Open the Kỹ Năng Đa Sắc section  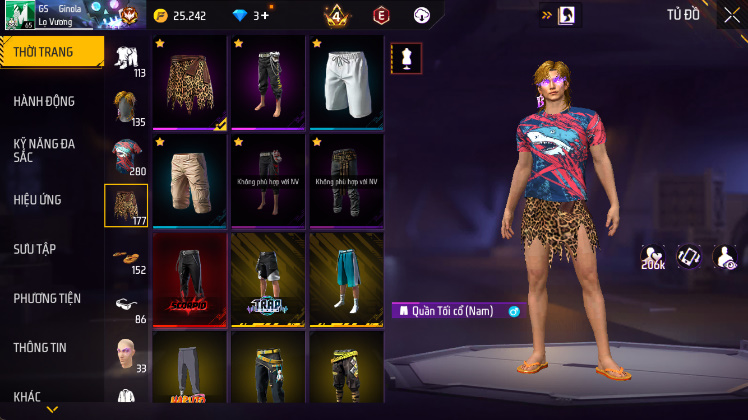pyautogui.click(x=44, y=150)
